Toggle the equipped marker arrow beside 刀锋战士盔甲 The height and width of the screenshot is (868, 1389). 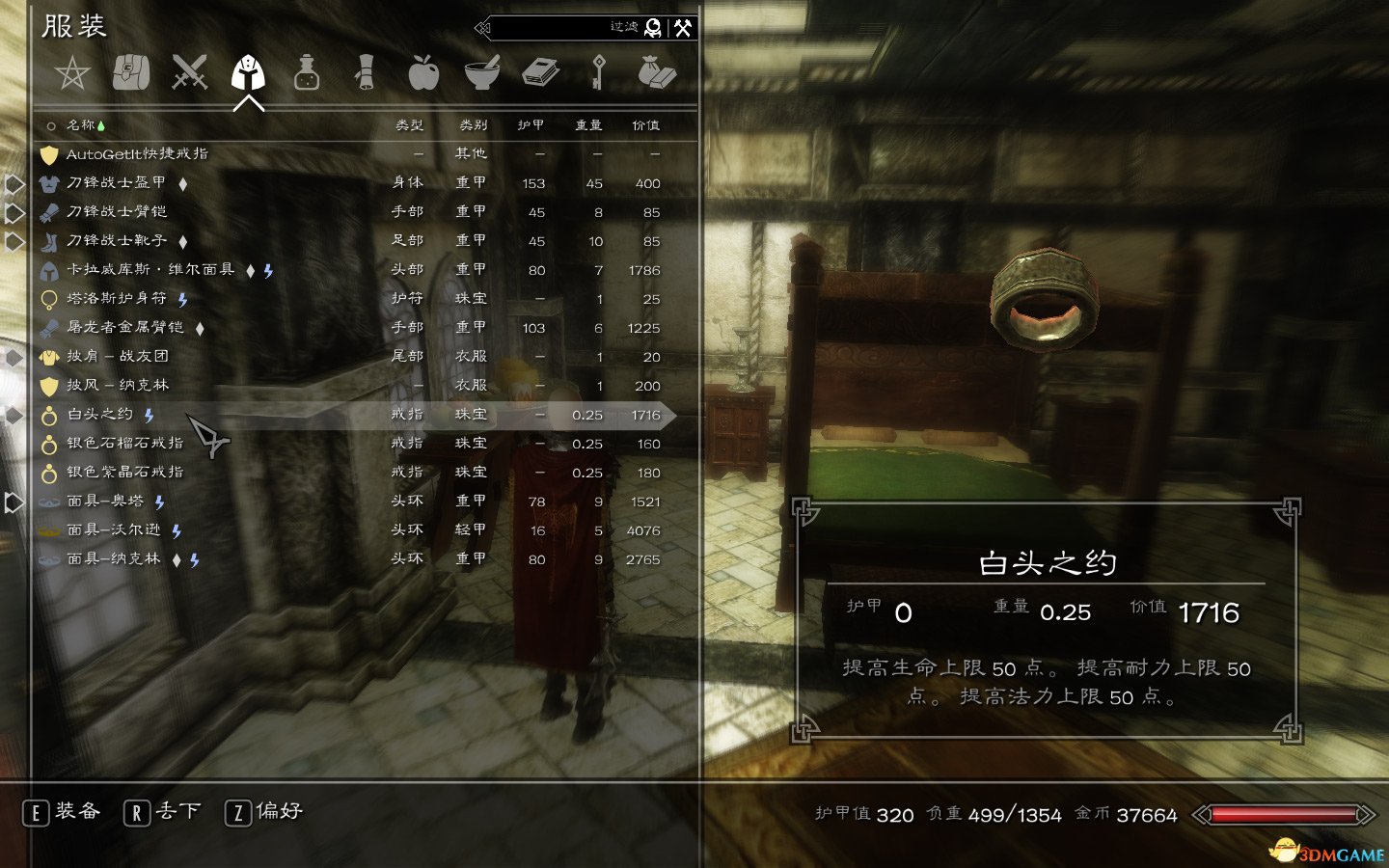(12, 183)
